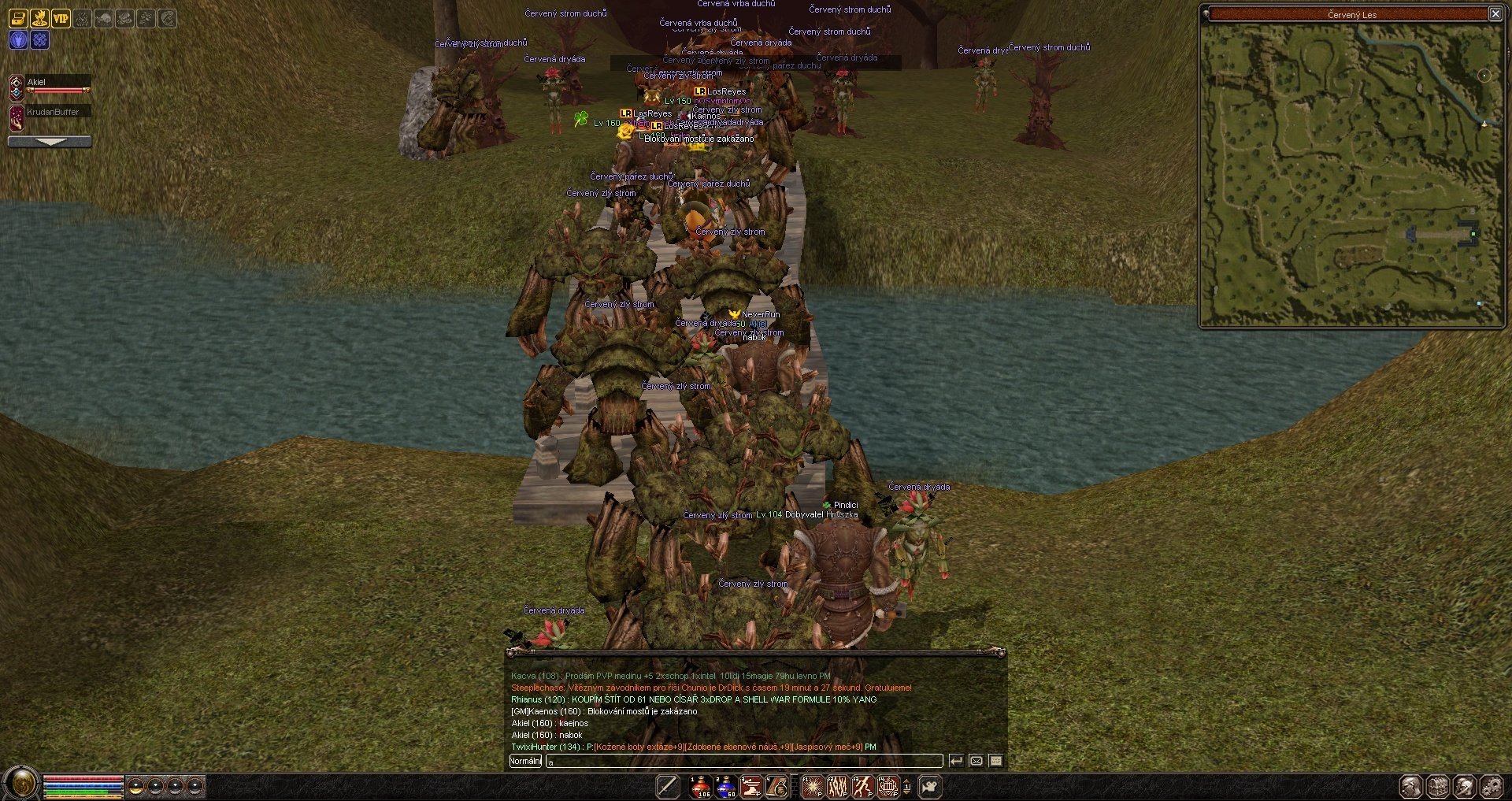Activate the F1 starburst skill

click(x=813, y=786)
